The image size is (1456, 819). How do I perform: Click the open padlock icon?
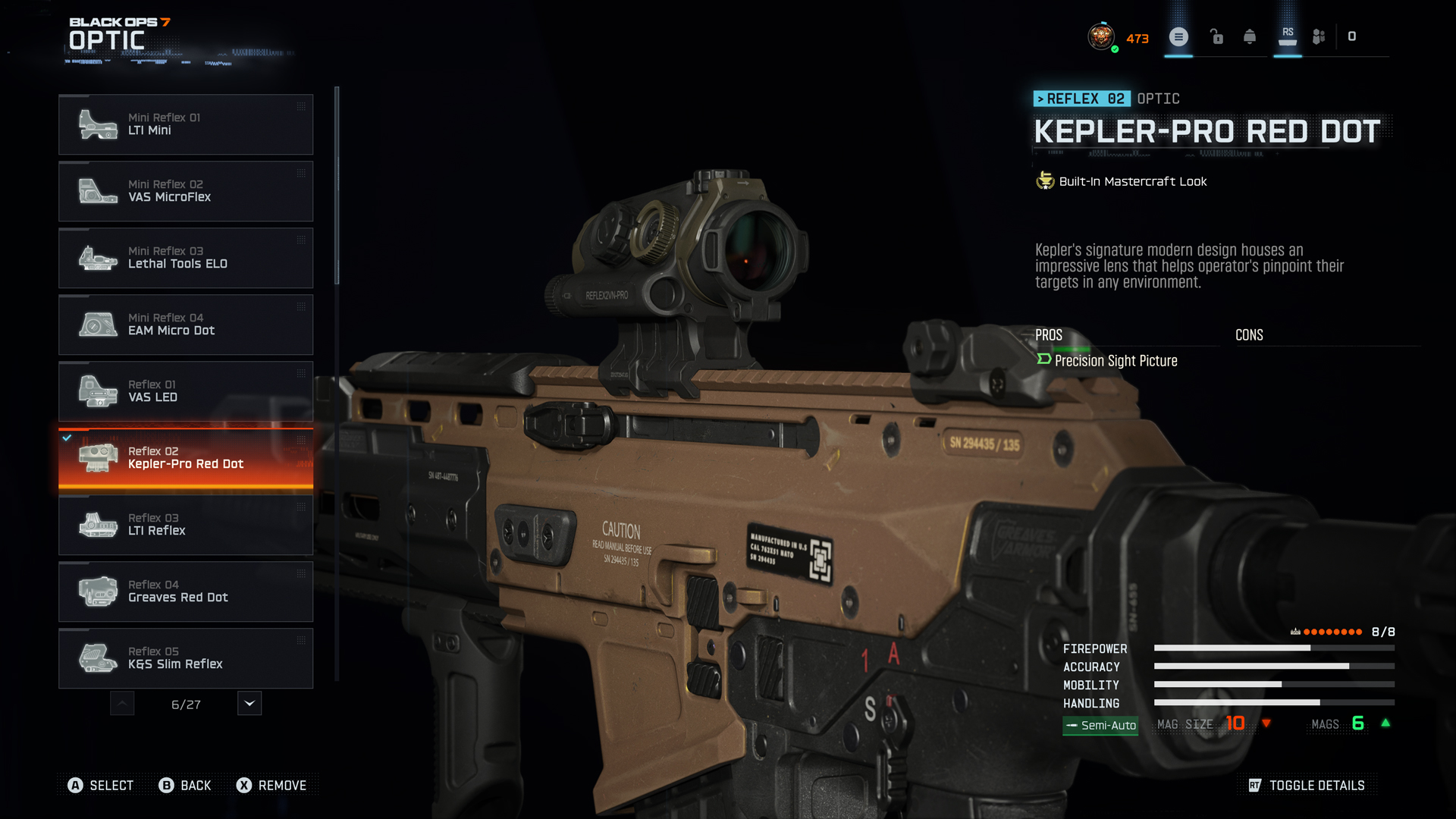(x=1216, y=36)
